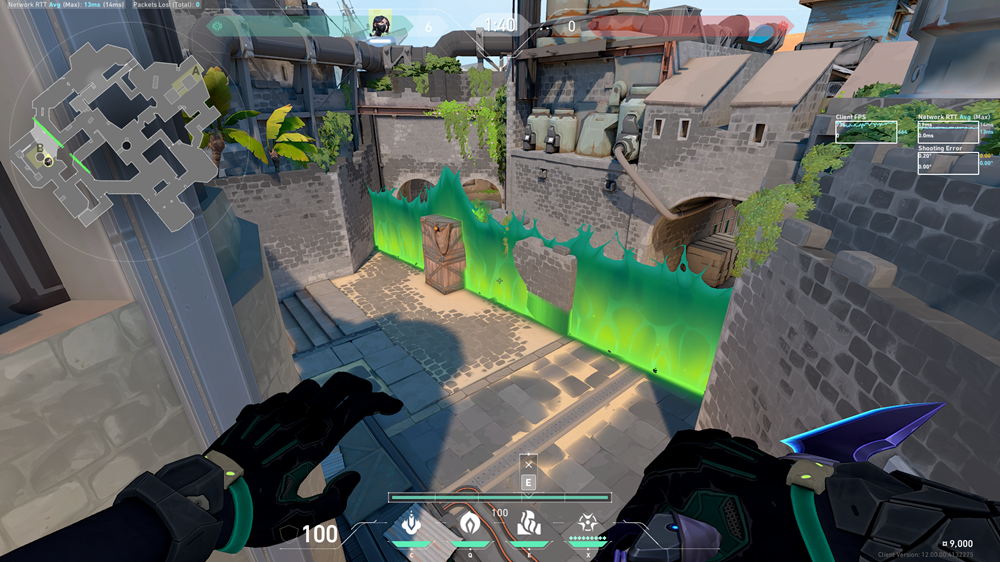Trigger the Toxic Screen wall ability icon
The image size is (1000, 562).
529,524
